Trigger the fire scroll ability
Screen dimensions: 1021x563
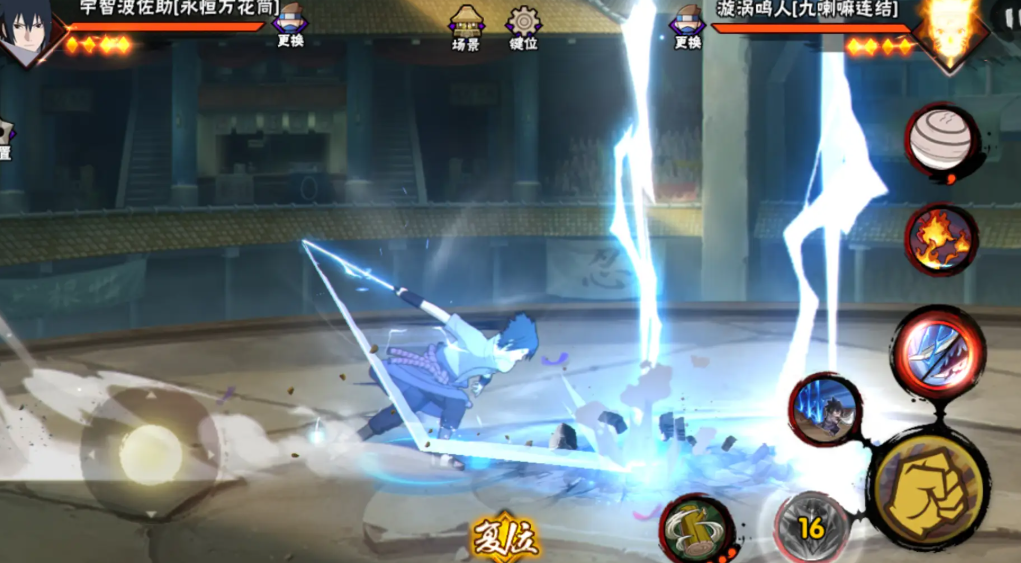pyautogui.click(x=940, y=240)
